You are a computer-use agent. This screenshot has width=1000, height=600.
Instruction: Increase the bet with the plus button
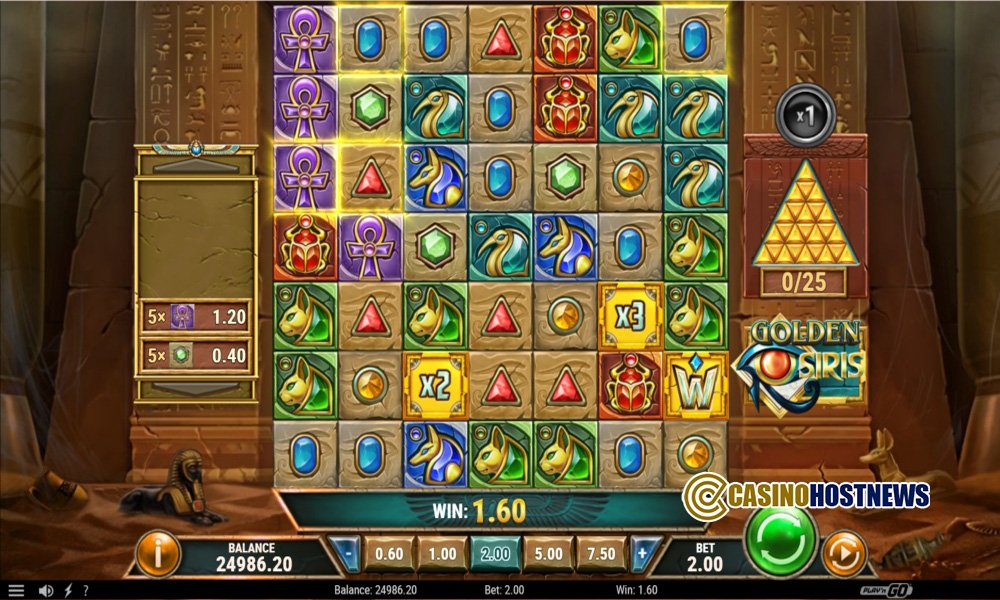pyautogui.click(x=642, y=553)
